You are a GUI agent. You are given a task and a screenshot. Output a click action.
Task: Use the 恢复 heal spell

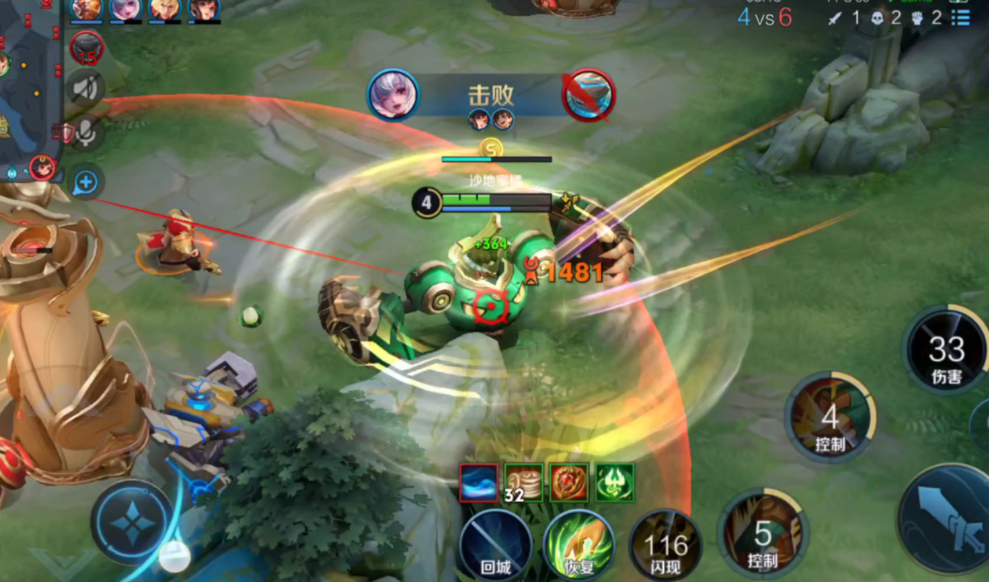579,545
